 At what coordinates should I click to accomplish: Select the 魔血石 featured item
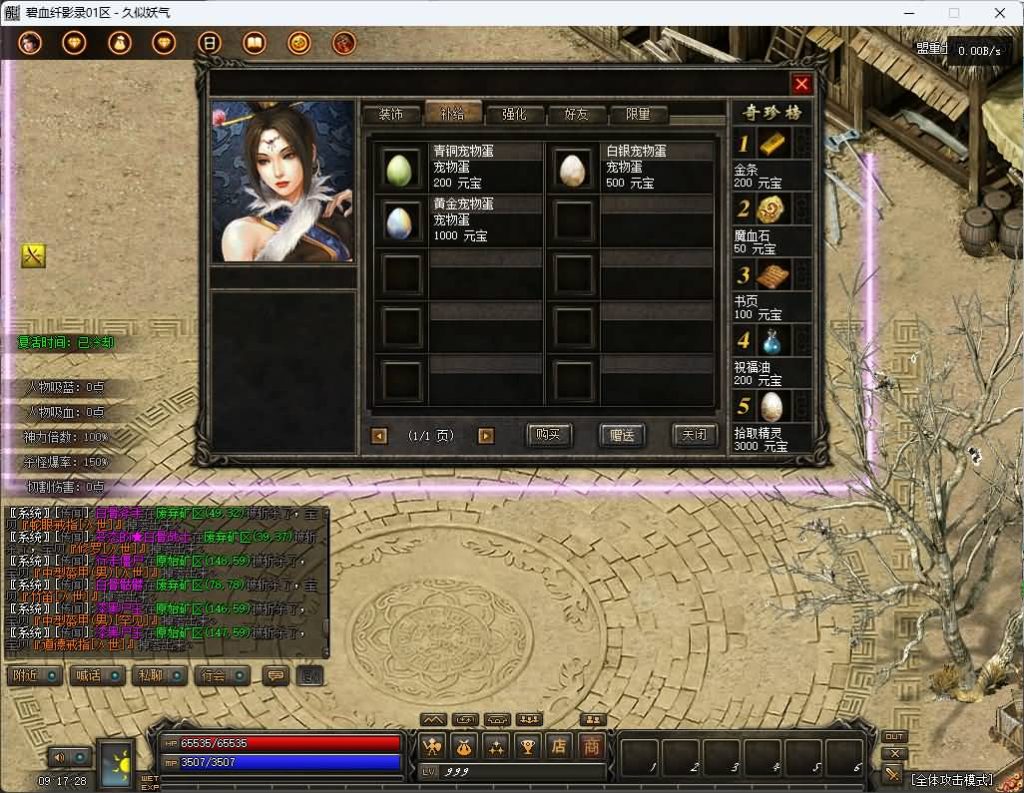[x=769, y=210]
